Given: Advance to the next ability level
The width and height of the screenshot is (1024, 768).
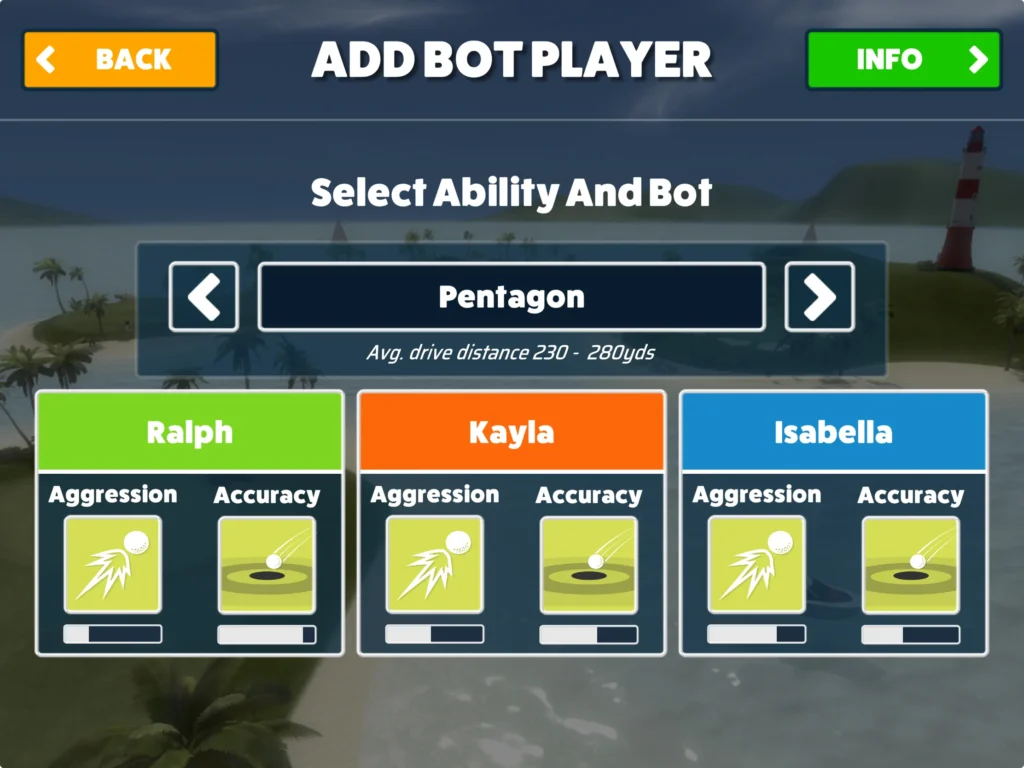Looking at the screenshot, I should click(819, 297).
